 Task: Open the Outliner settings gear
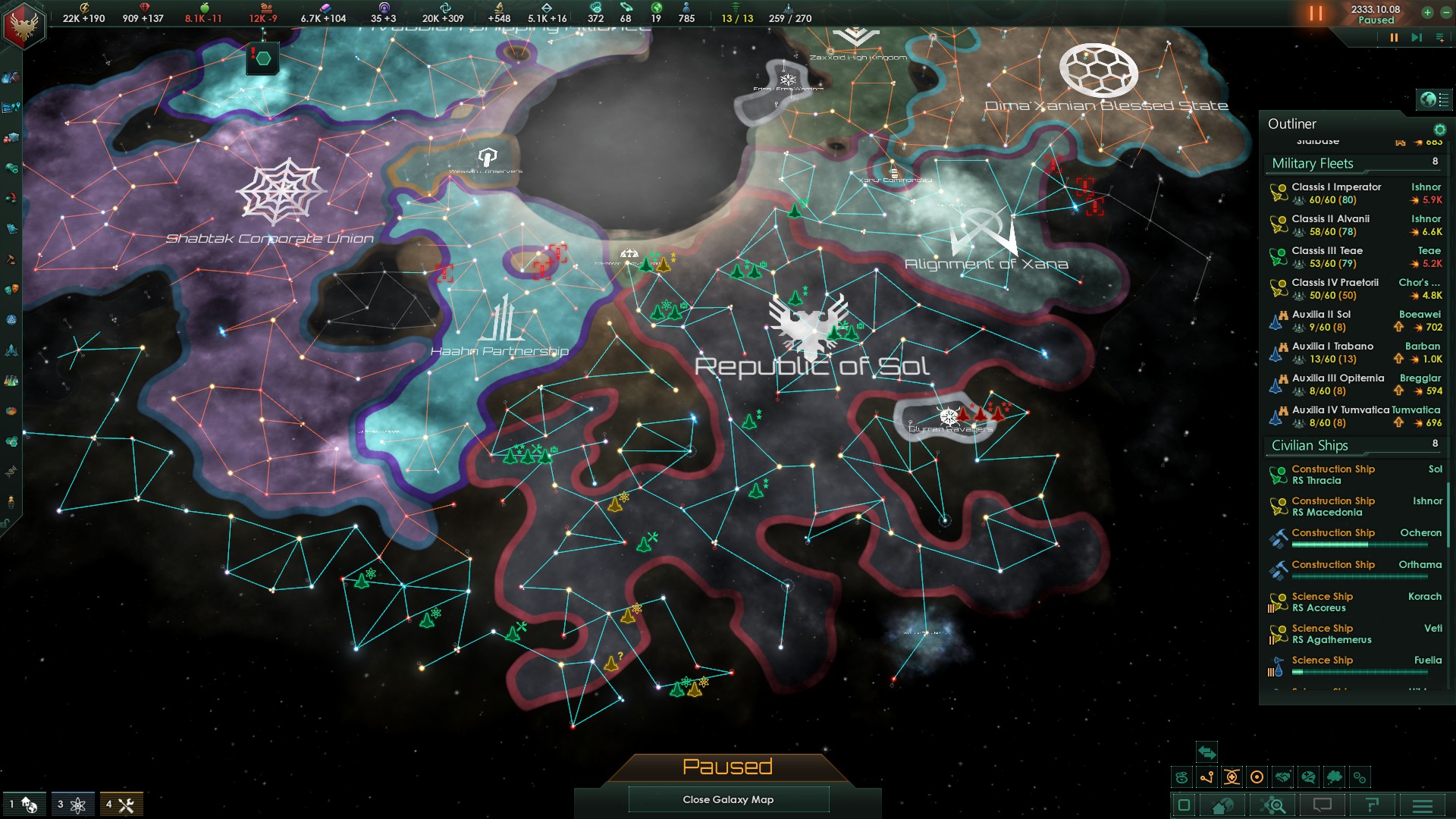coord(1439,130)
